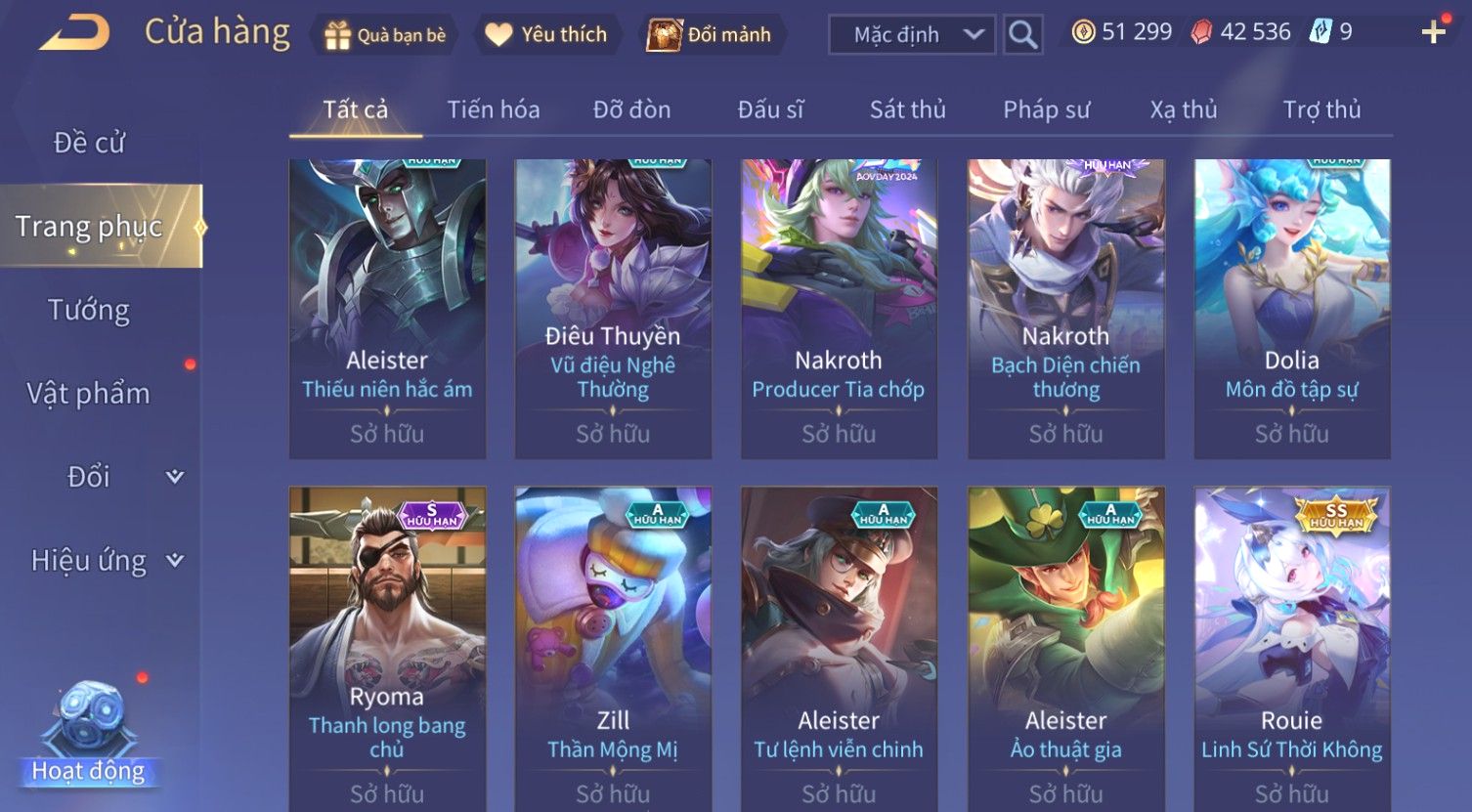This screenshot has width=1472, height=812.
Task: Expand the Mặc định sort dropdown
Action: 911,35
